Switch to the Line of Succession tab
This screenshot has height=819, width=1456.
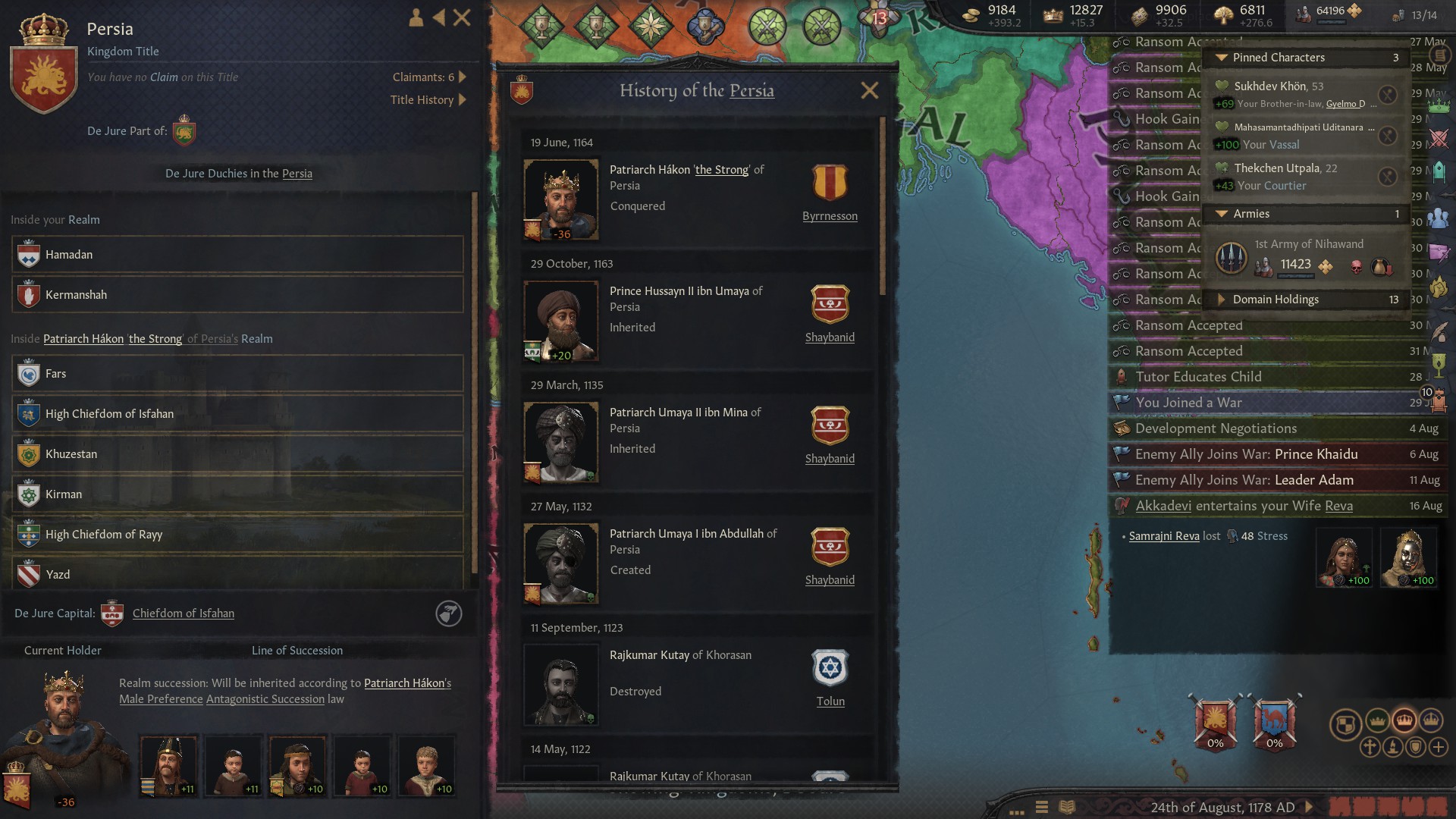(x=297, y=650)
